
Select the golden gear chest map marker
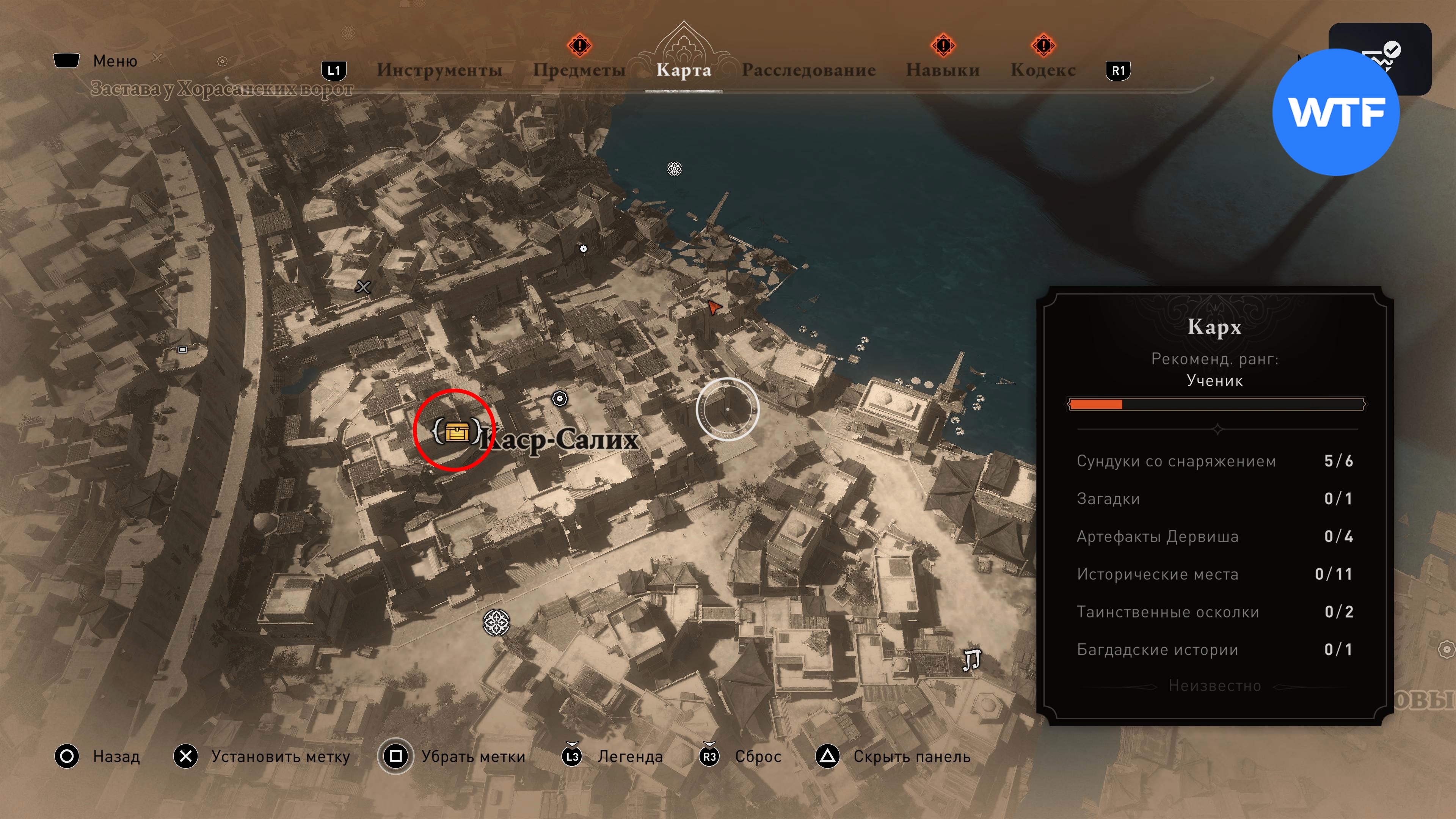tap(456, 432)
